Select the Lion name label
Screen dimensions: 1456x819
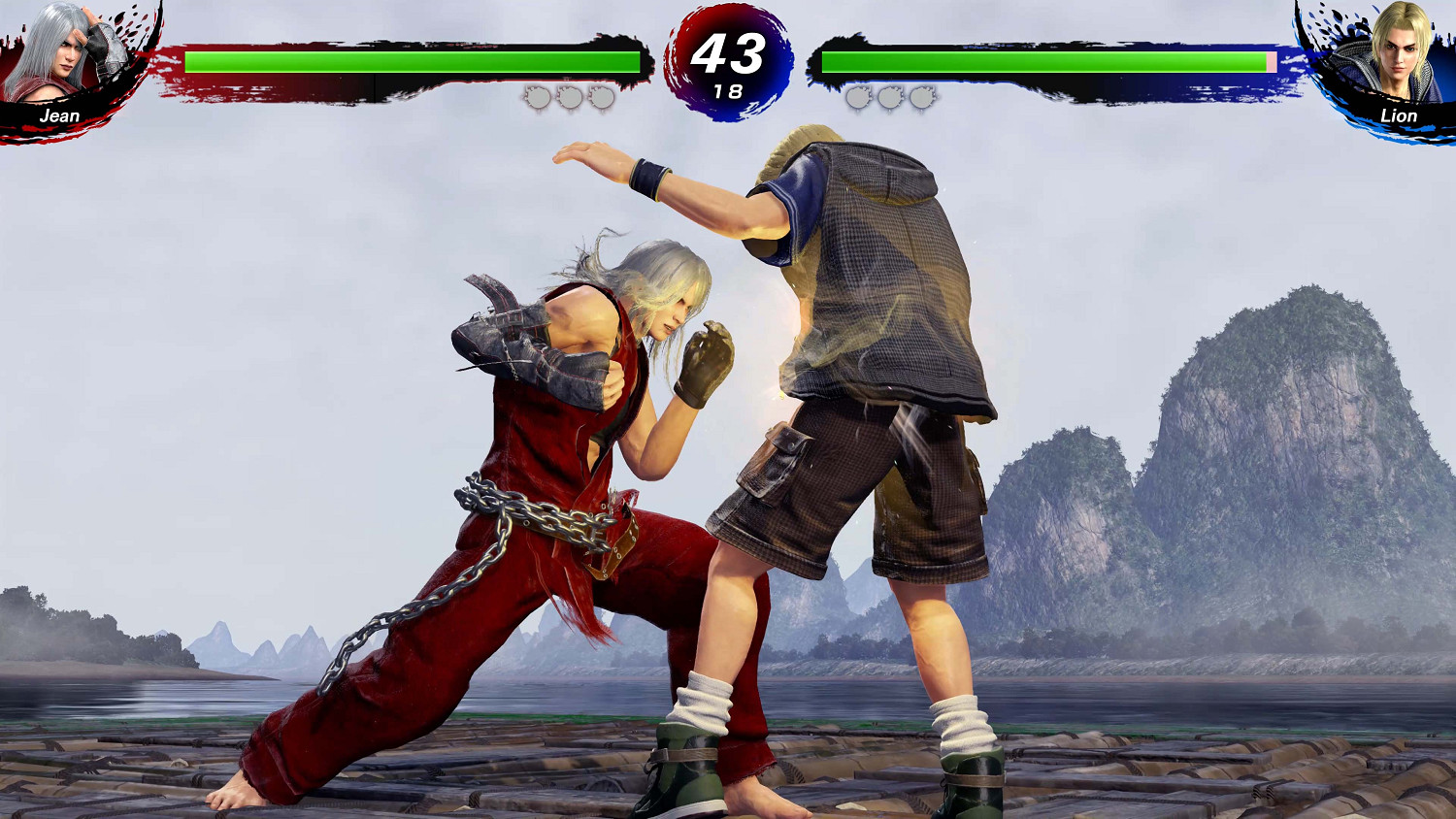(x=1398, y=115)
